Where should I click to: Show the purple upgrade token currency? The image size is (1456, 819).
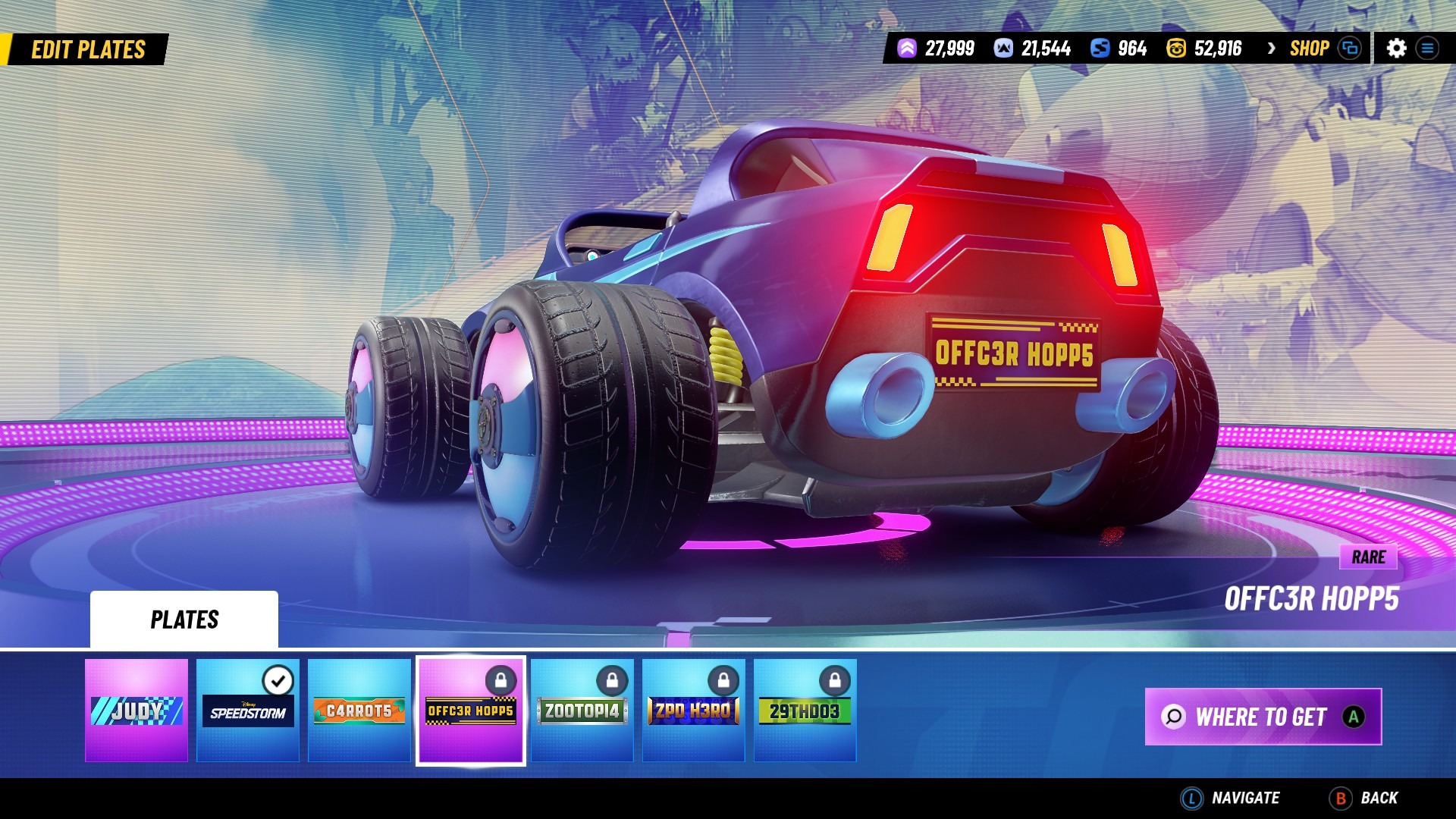tap(907, 49)
